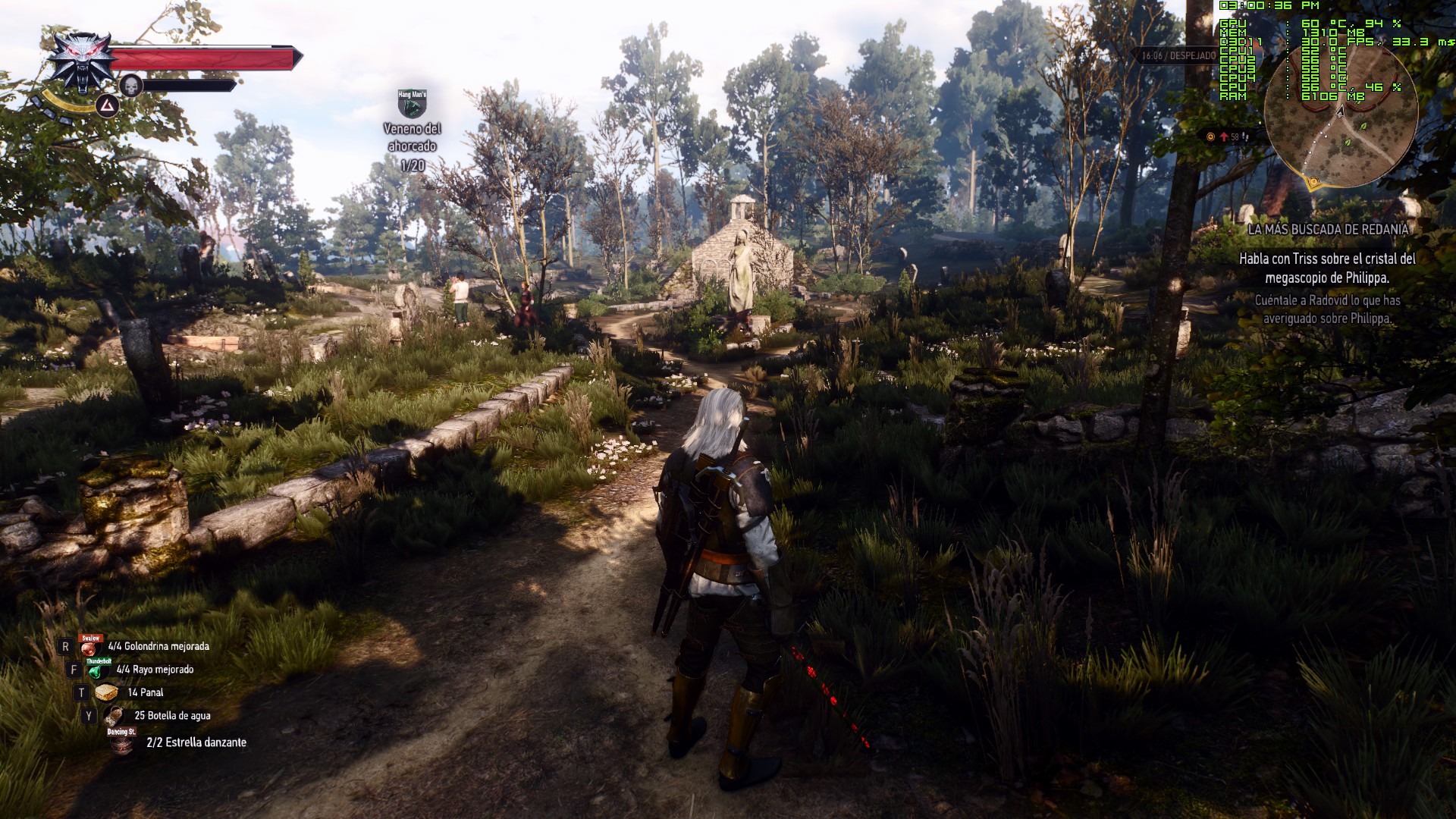The image size is (1456, 819).
Task: Click the yellow quest marker on minimap
Action: point(1313,182)
